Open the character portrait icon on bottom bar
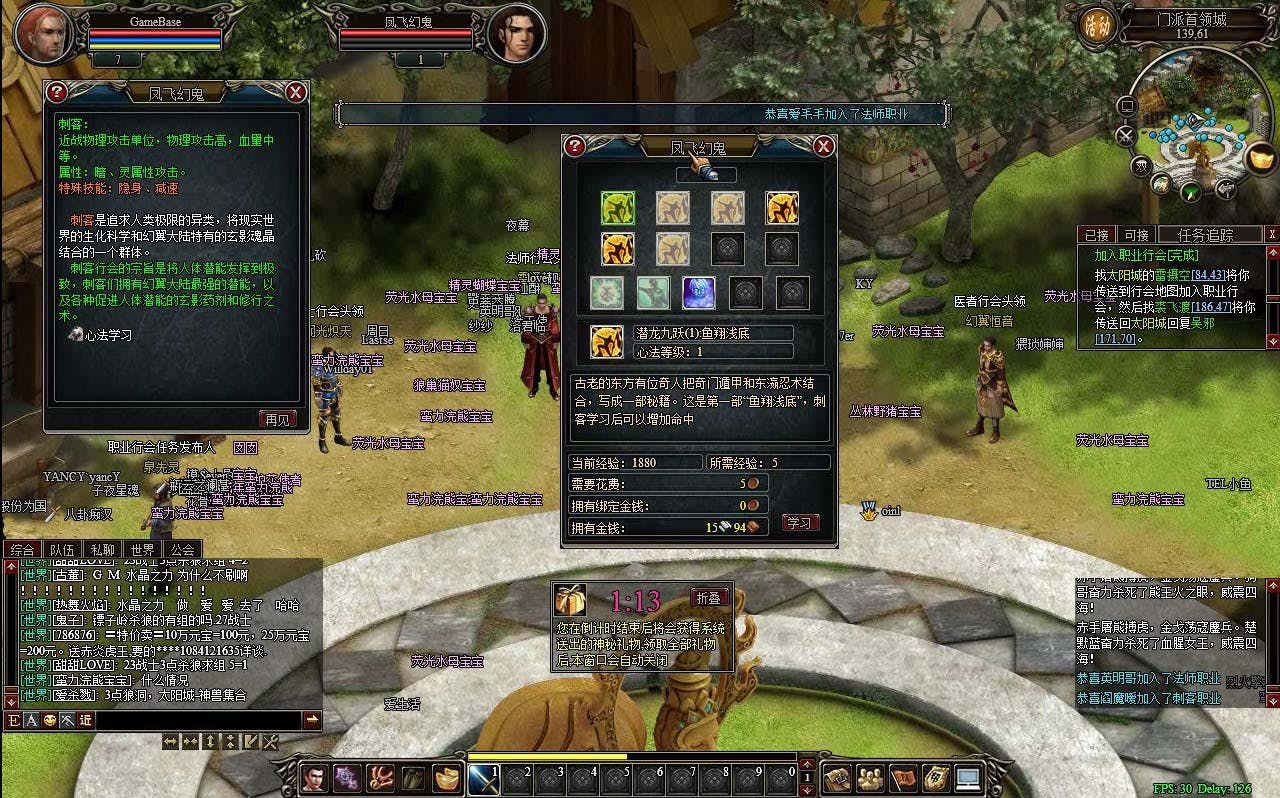 point(314,778)
